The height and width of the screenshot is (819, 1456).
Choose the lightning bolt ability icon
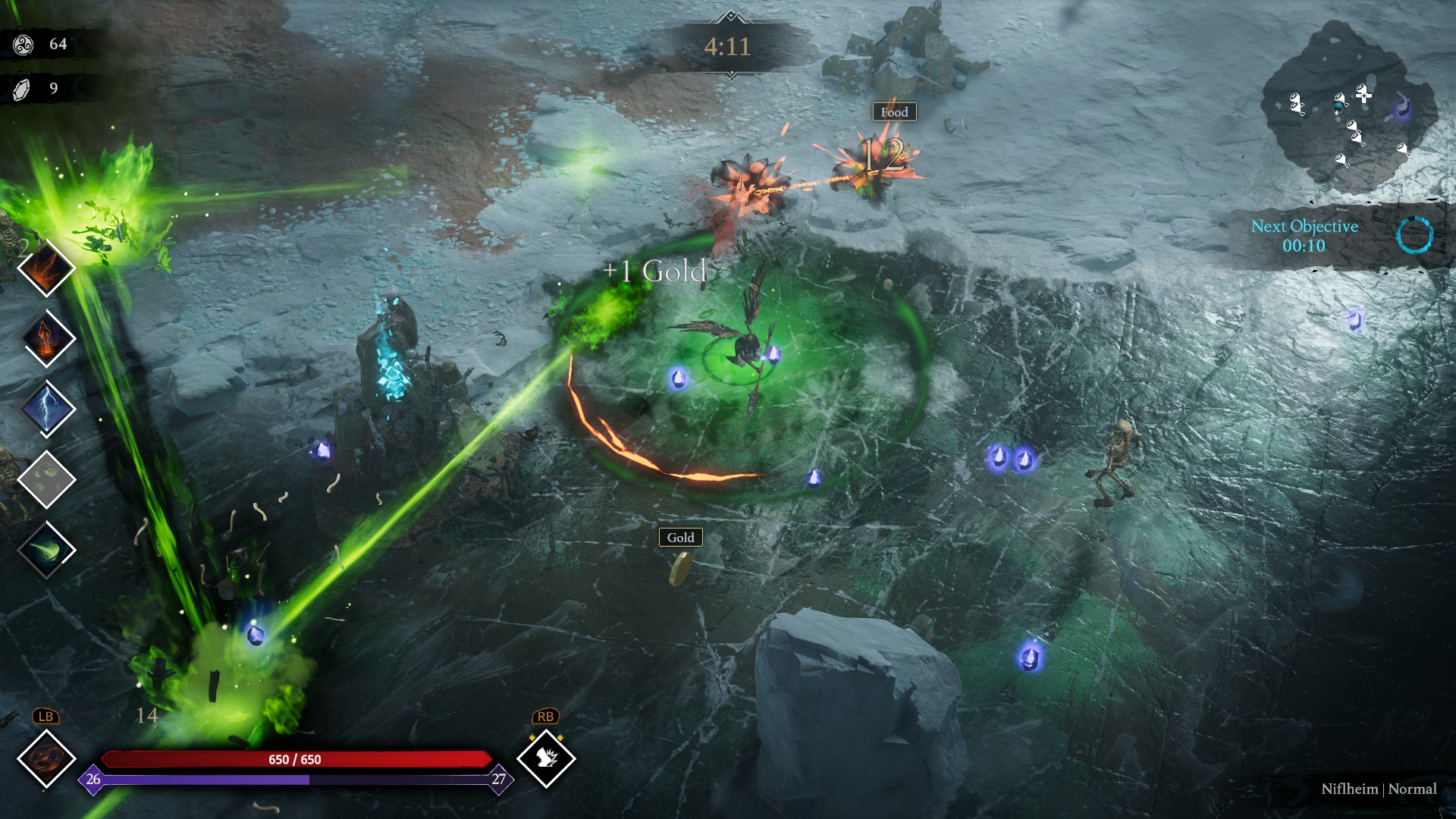pyautogui.click(x=47, y=408)
